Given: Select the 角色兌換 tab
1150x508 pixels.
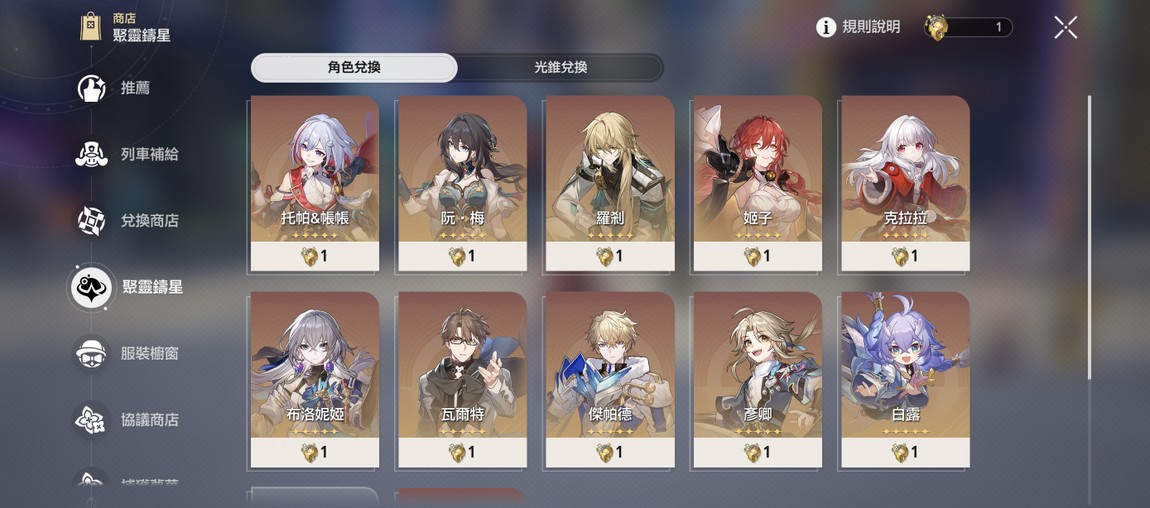Looking at the screenshot, I should click(354, 68).
